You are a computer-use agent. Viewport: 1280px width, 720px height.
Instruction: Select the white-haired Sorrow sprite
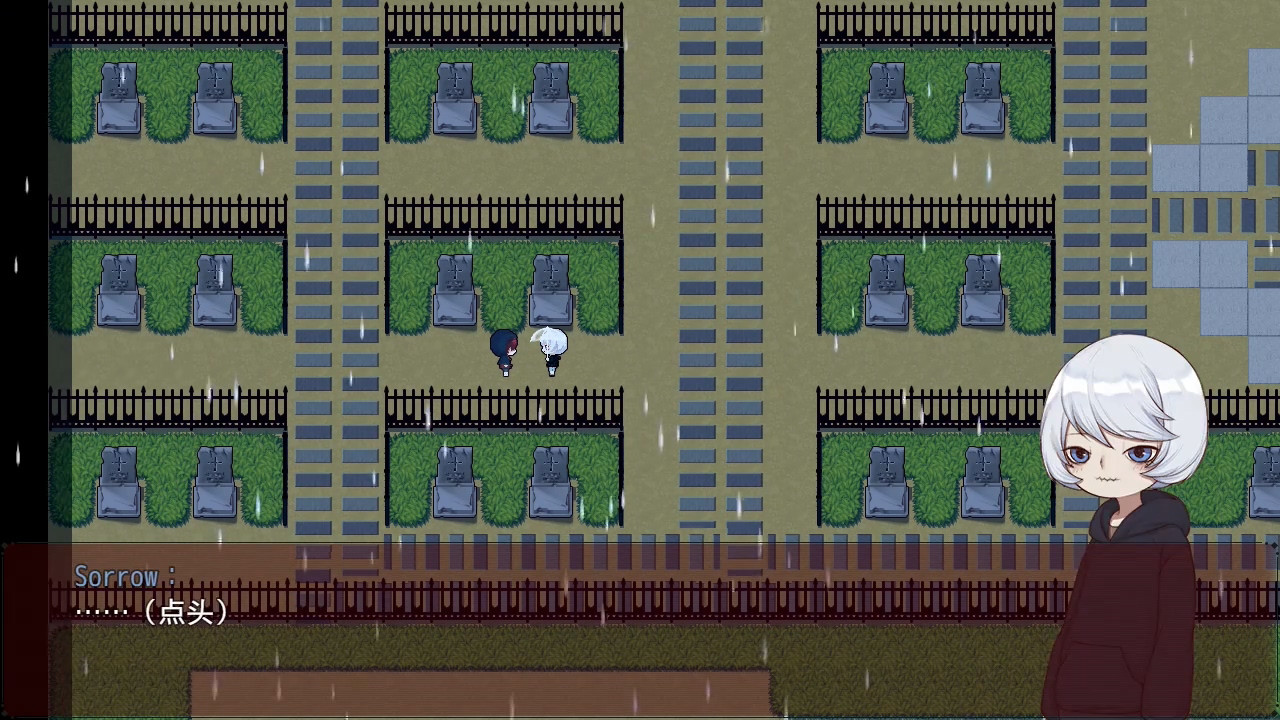point(550,348)
